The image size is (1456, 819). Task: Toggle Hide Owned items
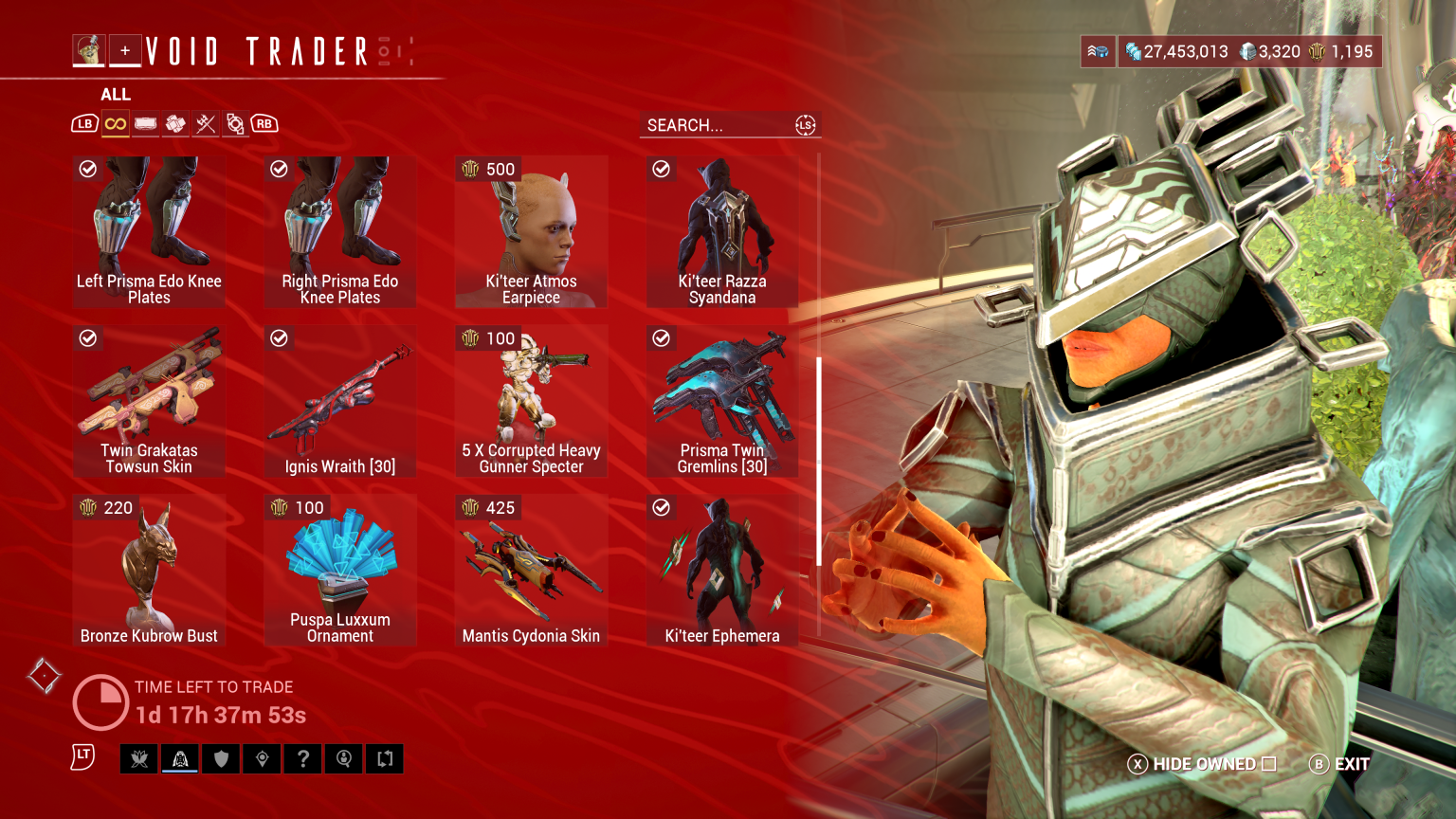(1202, 763)
